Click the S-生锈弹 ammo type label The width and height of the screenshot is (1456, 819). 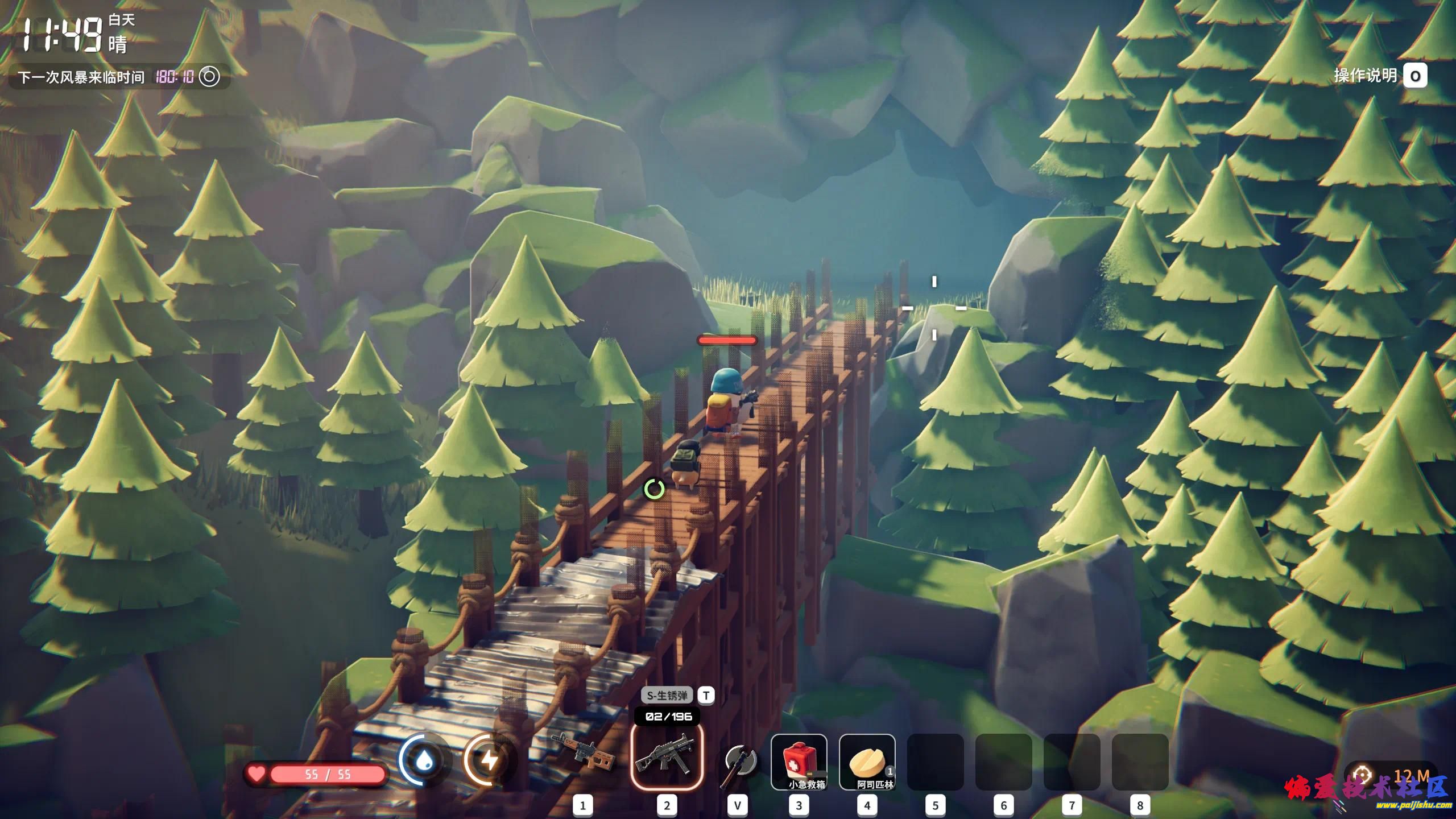667,695
